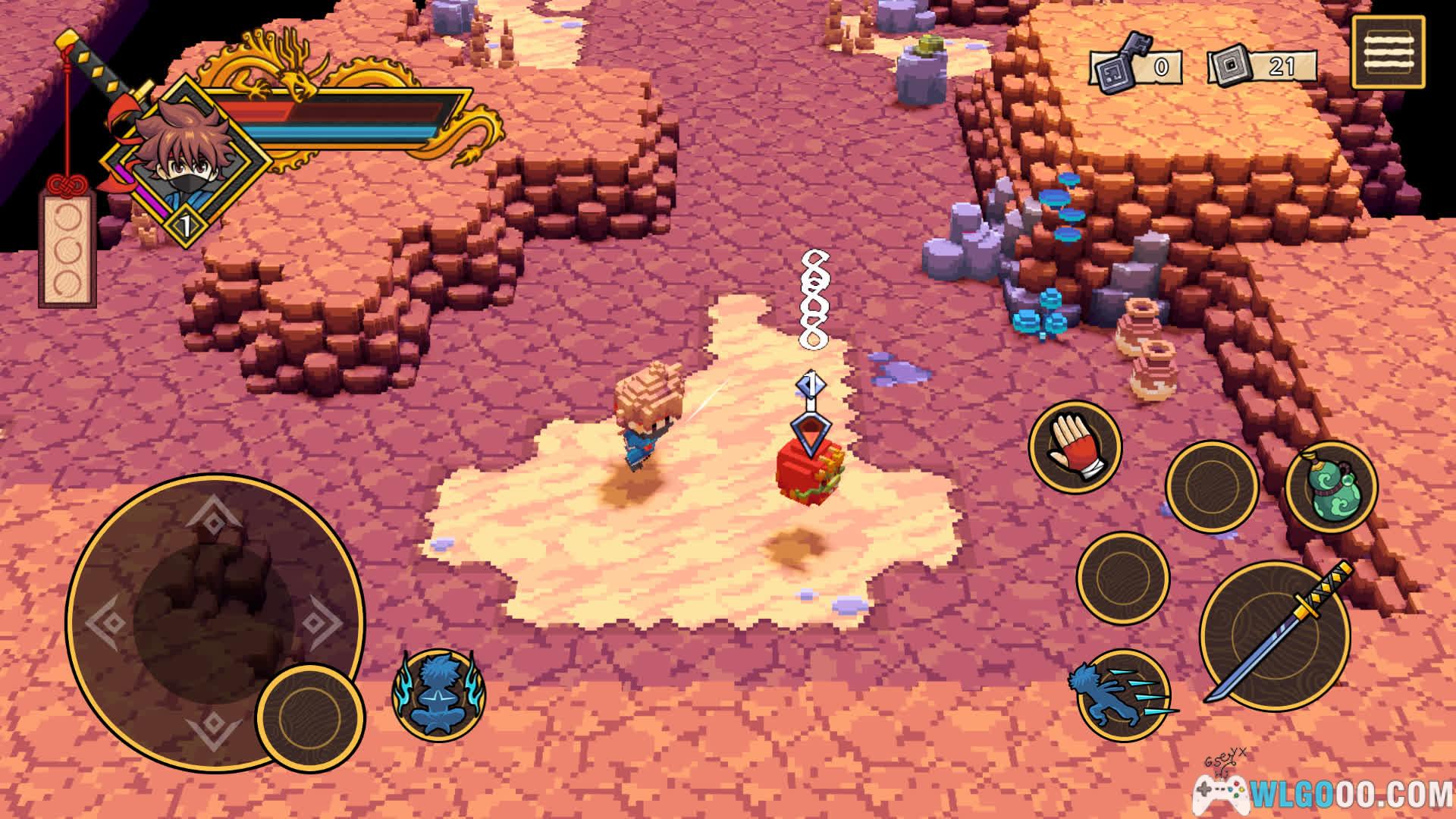Image resolution: width=1456 pixels, height=819 pixels.
Task: Open the hamburger menu button
Action: coord(1388,52)
